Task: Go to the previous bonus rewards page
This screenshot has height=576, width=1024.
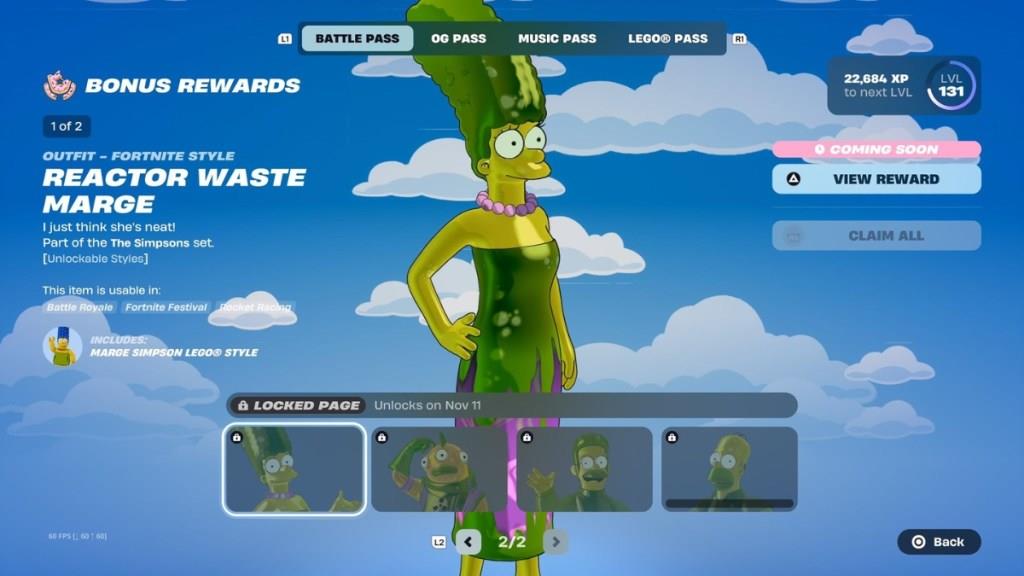Action: 468,542
